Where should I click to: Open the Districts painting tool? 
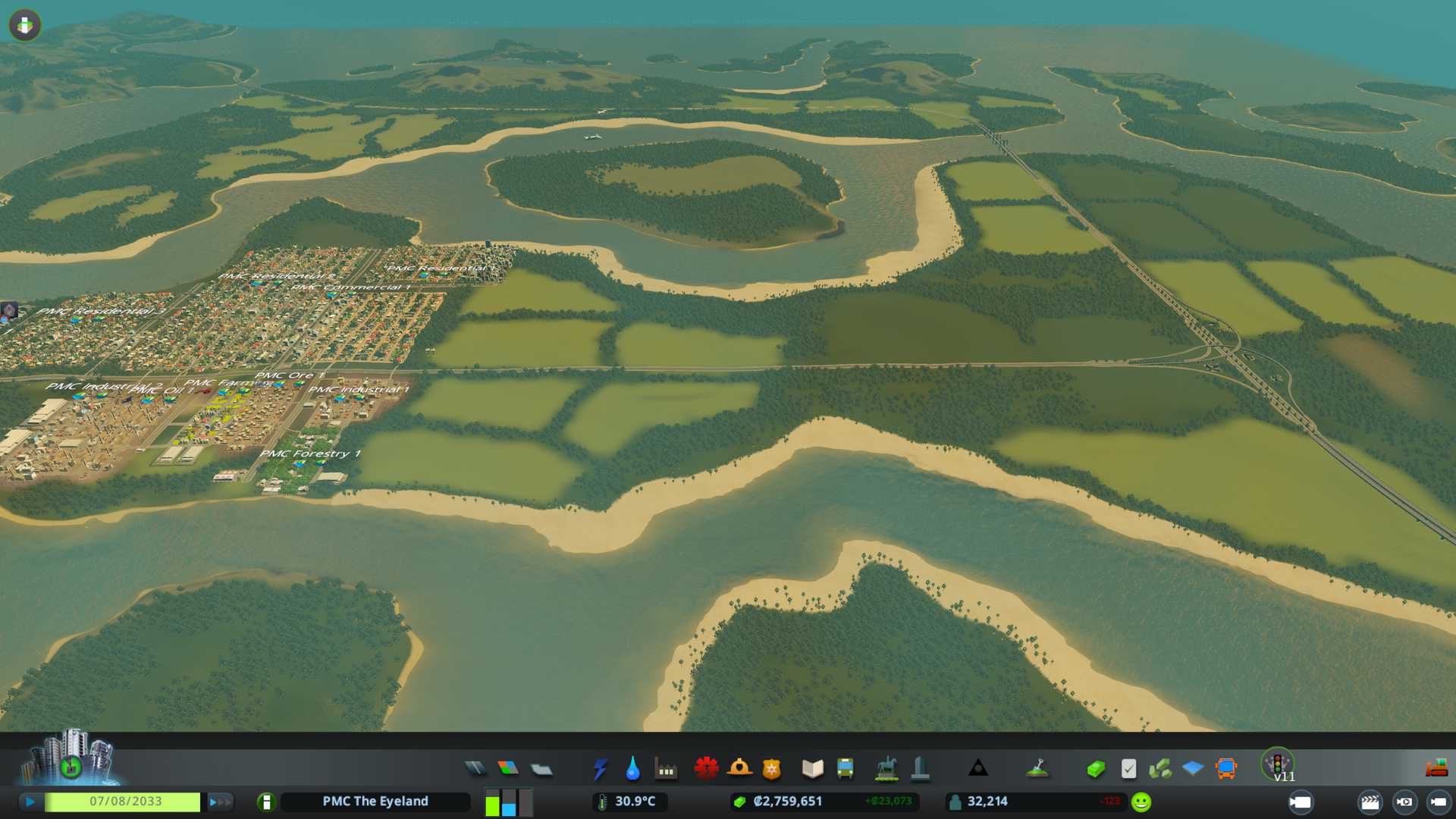tap(541, 769)
